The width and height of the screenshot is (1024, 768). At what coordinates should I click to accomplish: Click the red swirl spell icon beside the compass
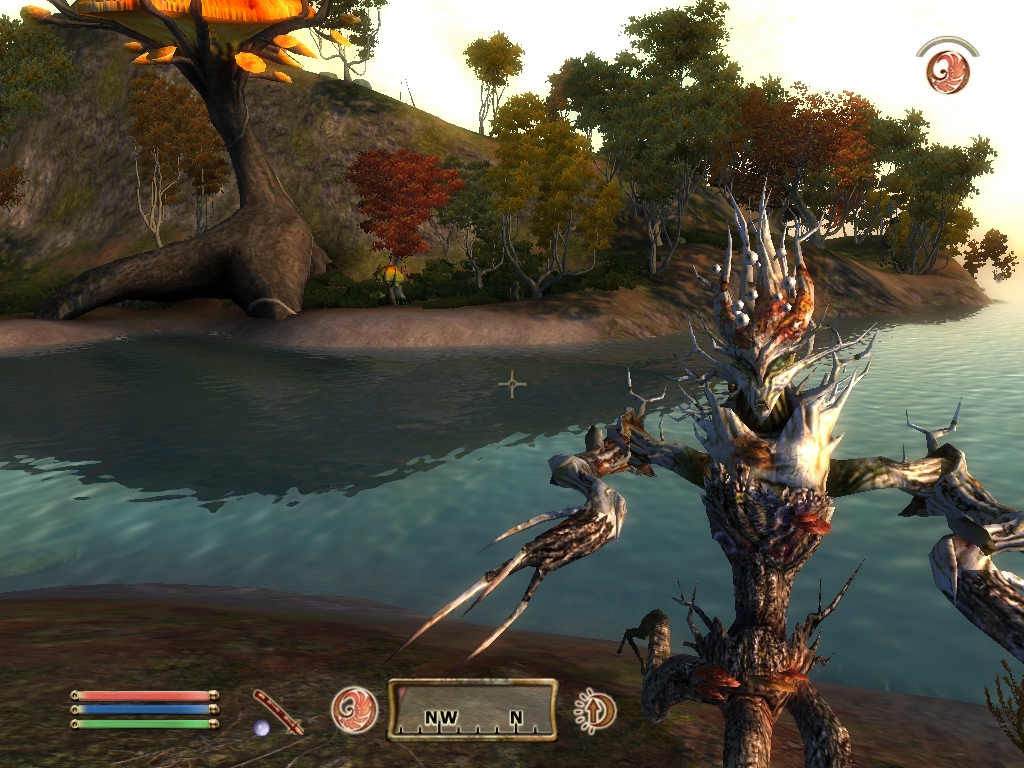coord(355,710)
